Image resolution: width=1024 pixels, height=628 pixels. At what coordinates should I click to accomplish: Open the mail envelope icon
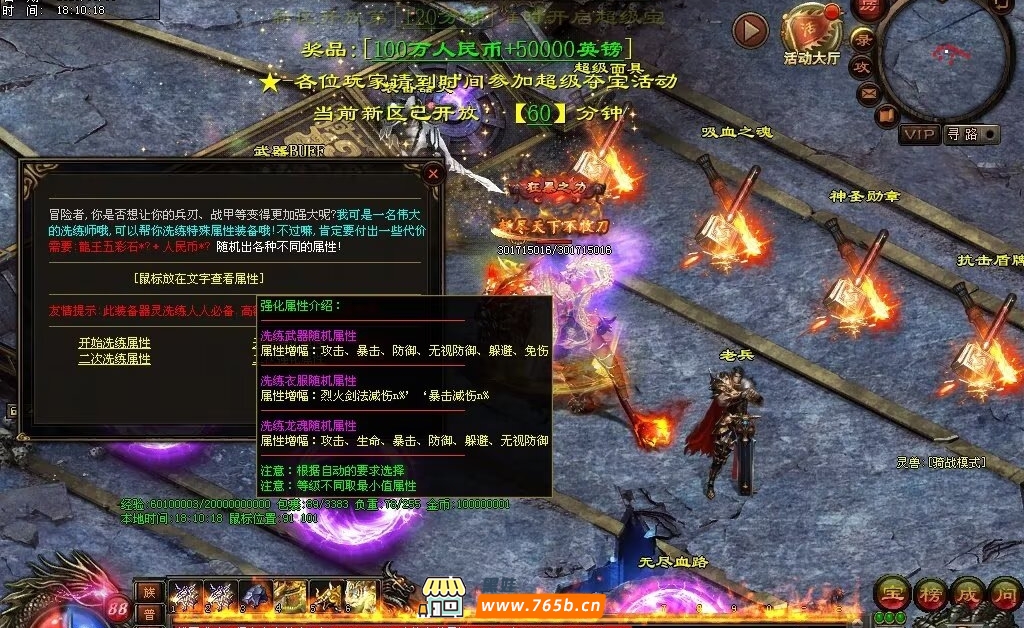(869, 94)
